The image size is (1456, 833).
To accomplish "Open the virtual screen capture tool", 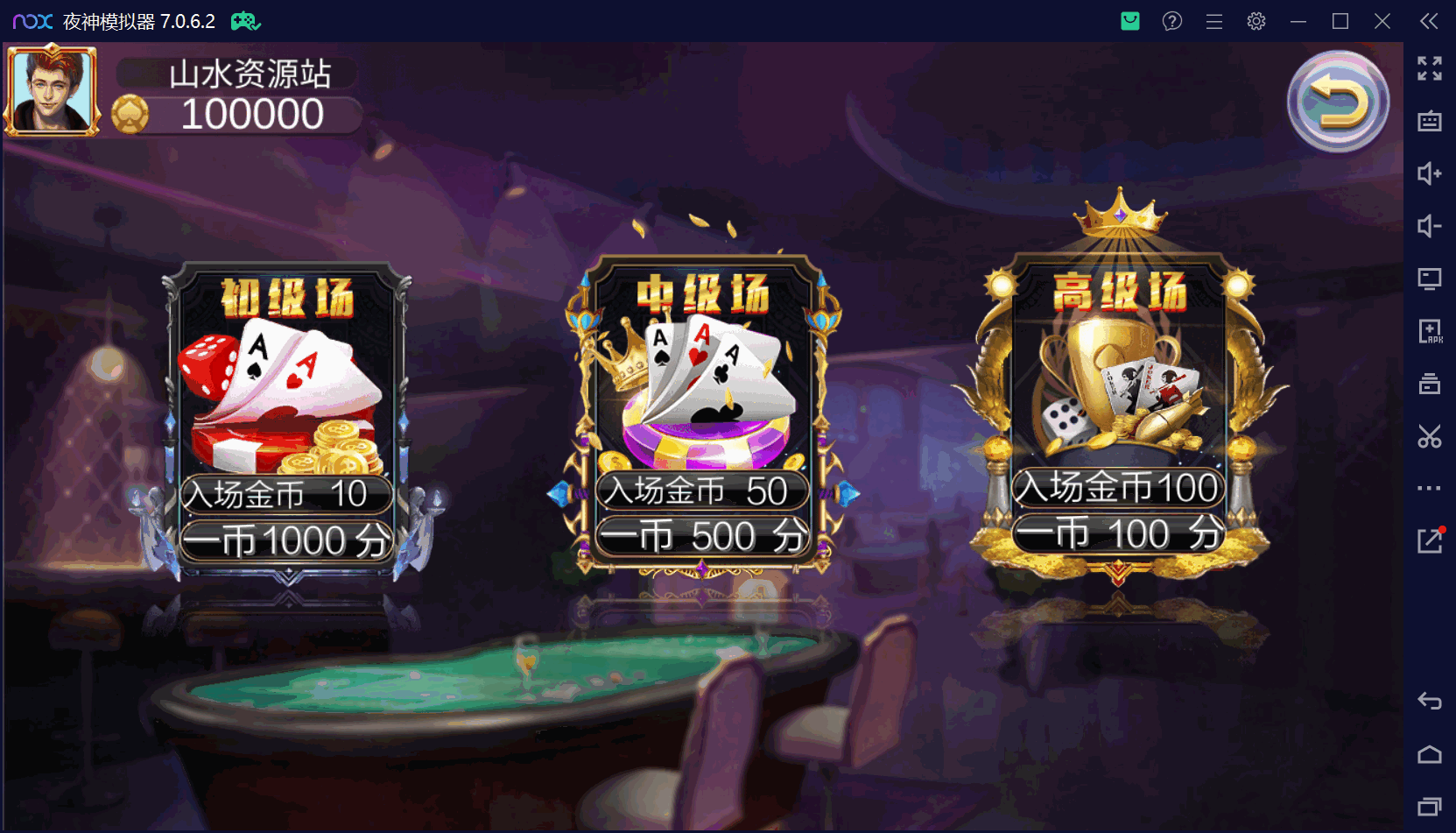I will click(1429, 279).
